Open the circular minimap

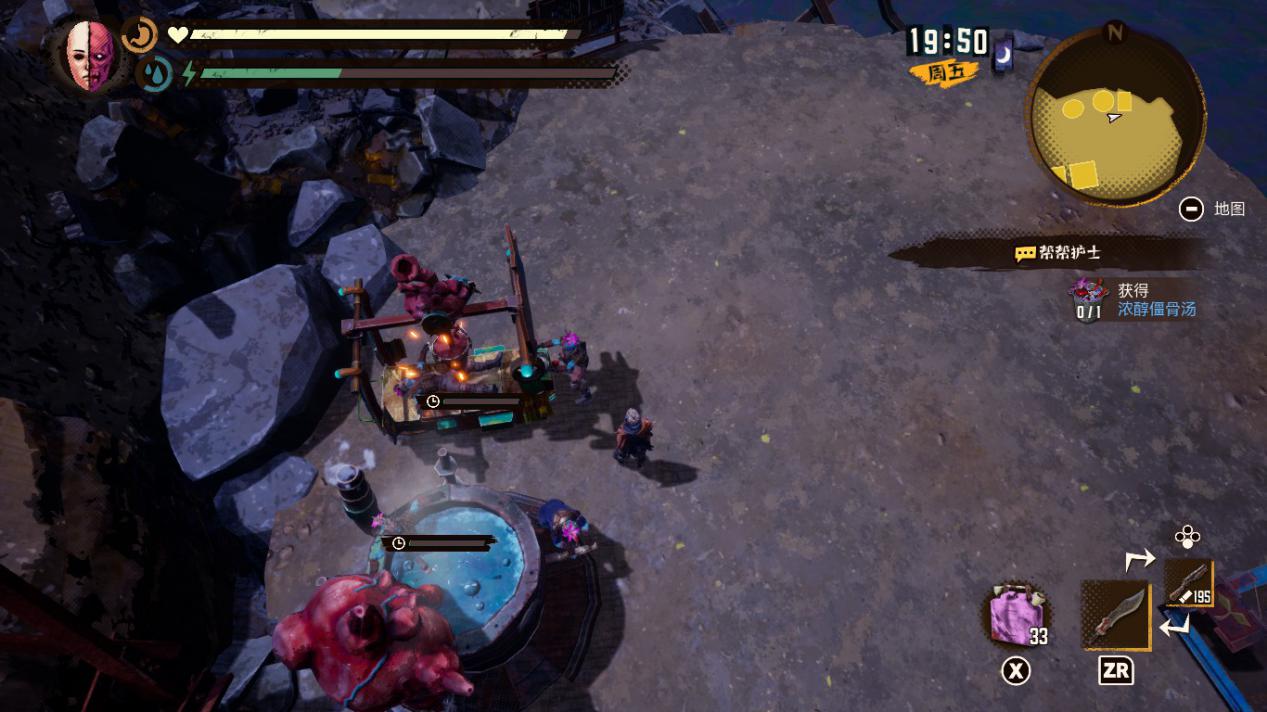click(1115, 116)
